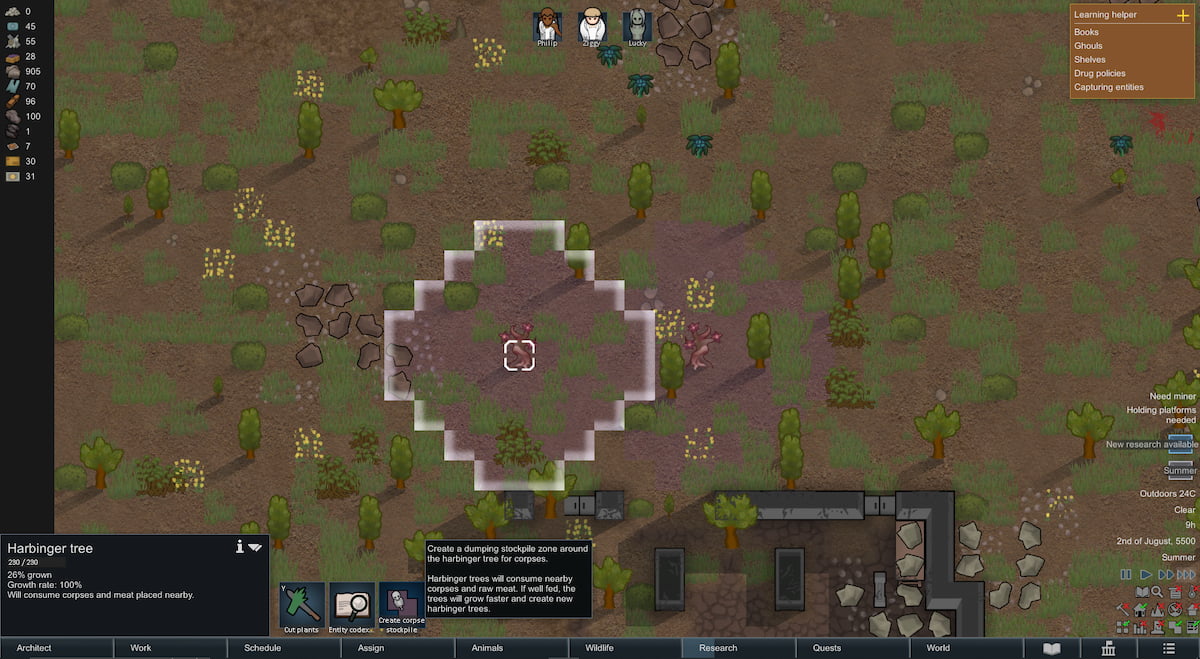The height and width of the screenshot is (659, 1200).
Task: Open the Ghouls lesson in Learning helper
Action: [x=1088, y=46]
